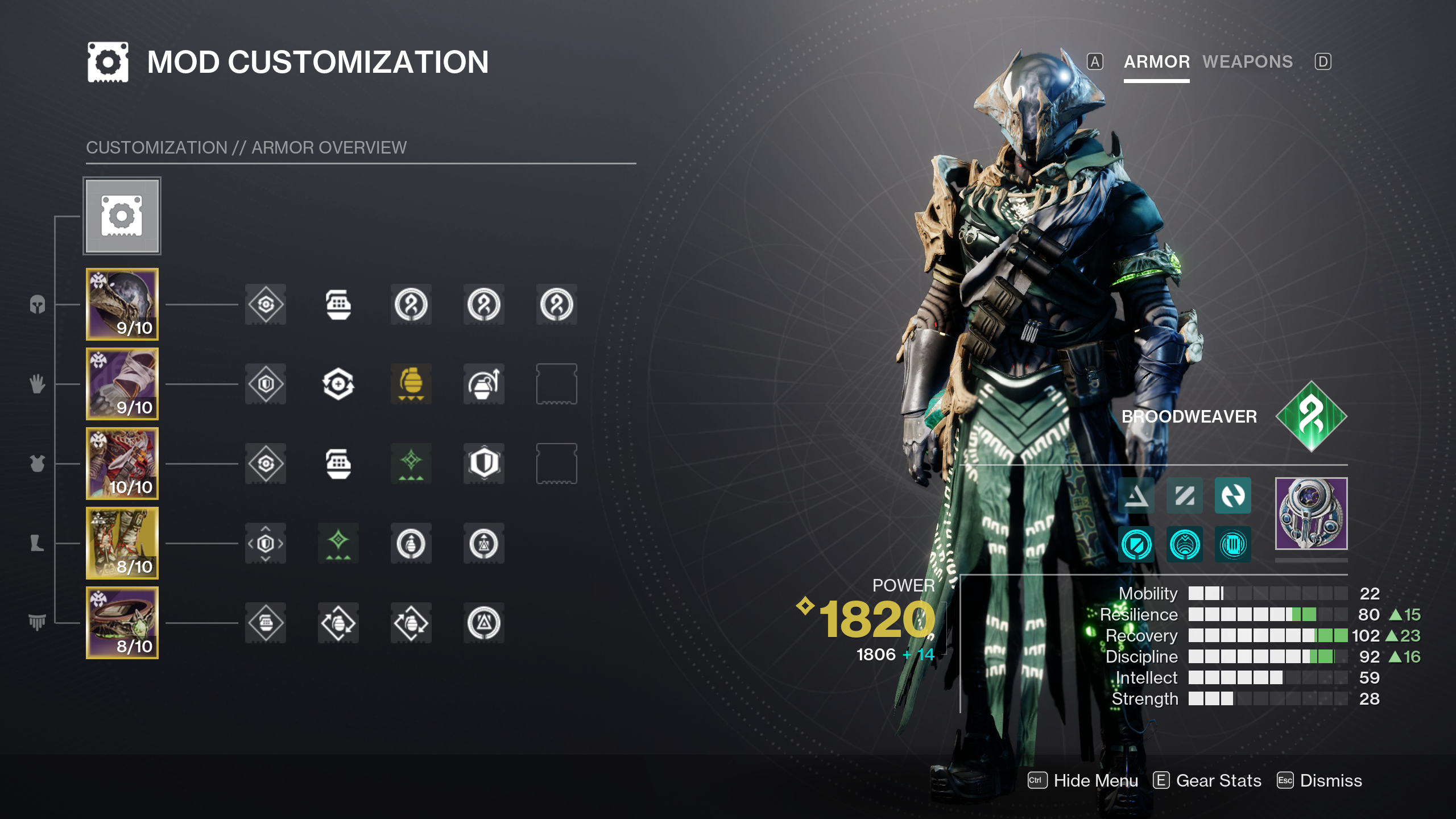
Task: Select the chest armor slot icon
Action: [x=122, y=465]
